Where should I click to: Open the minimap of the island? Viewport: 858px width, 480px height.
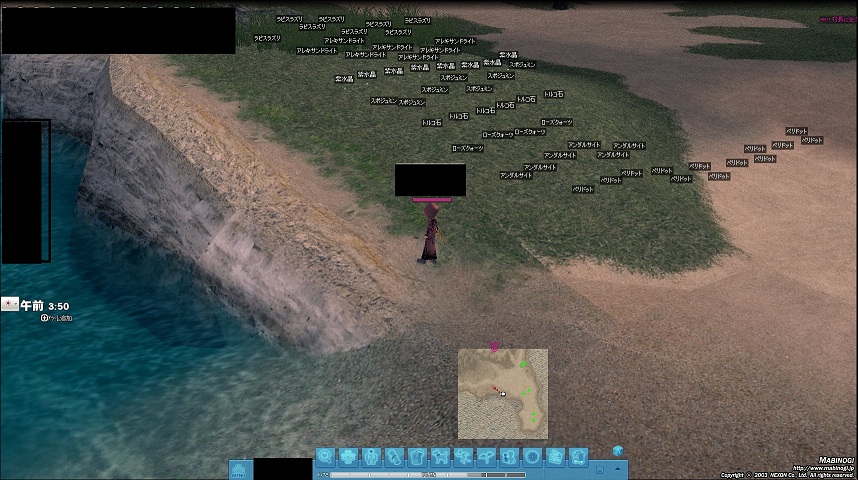tap(503, 393)
